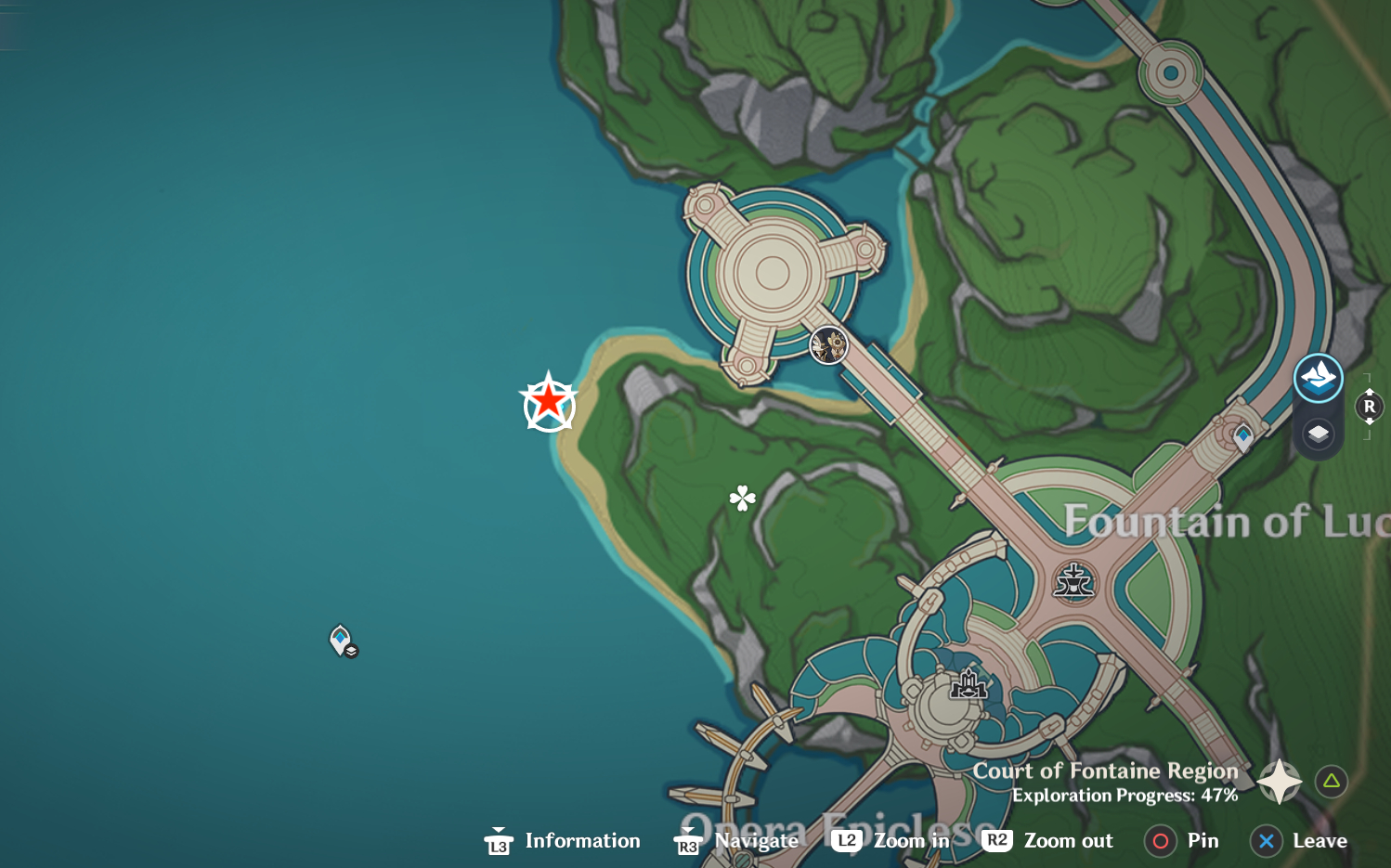Select the teleport waypoint icon in the sea

click(x=341, y=640)
